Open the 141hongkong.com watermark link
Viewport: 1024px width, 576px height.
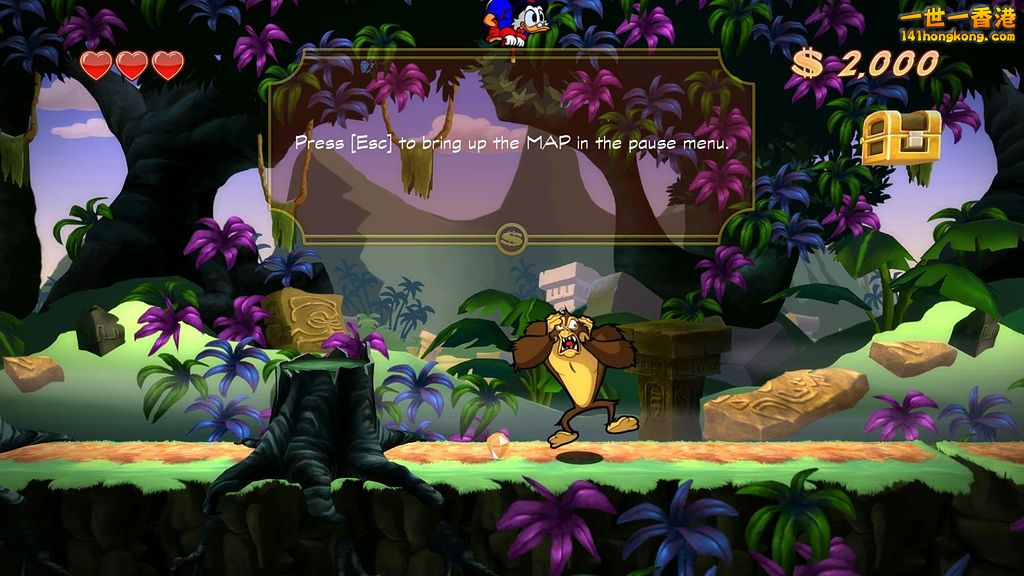click(957, 36)
